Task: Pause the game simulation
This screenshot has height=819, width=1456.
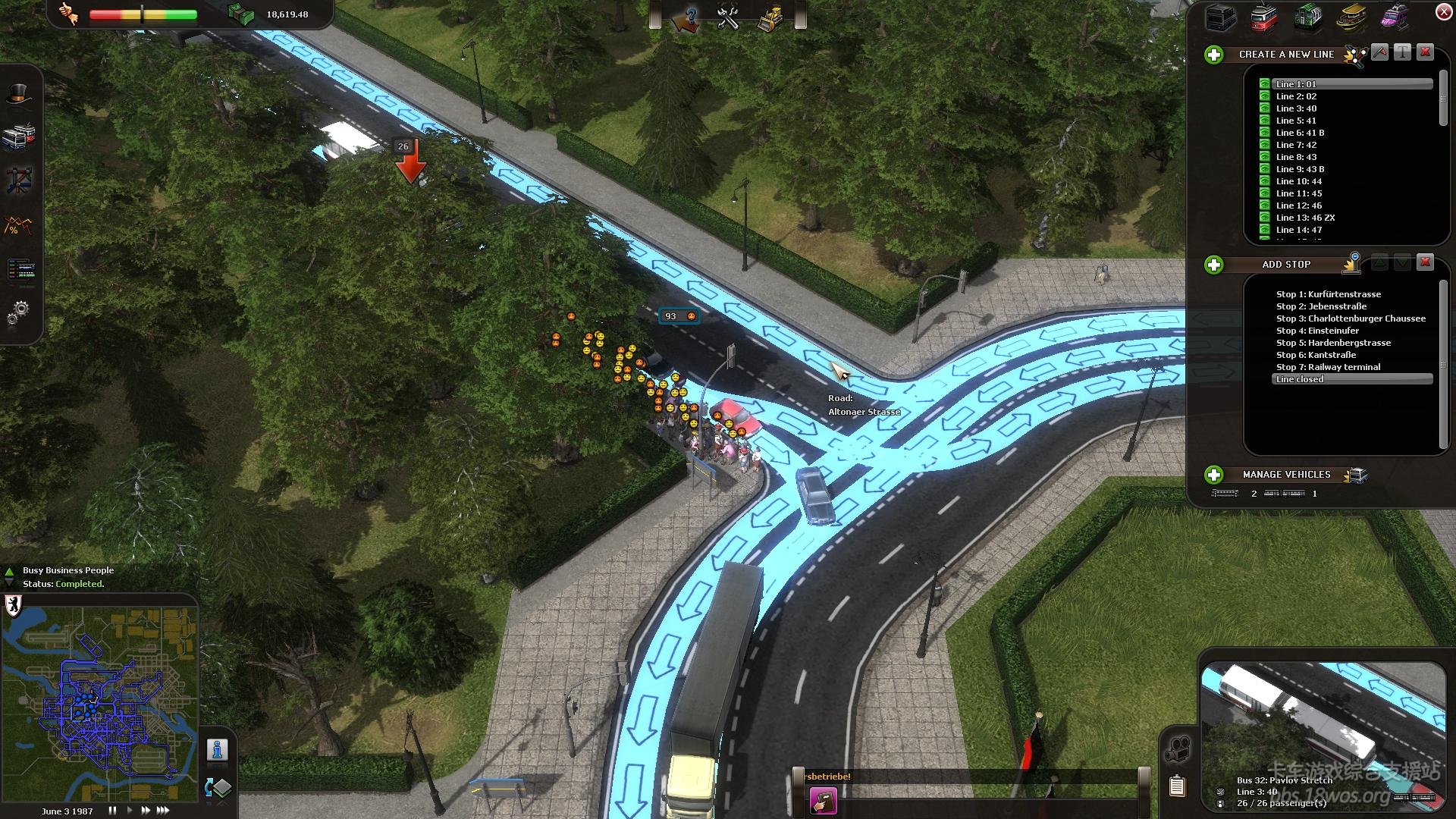Action: tap(112, 810)
